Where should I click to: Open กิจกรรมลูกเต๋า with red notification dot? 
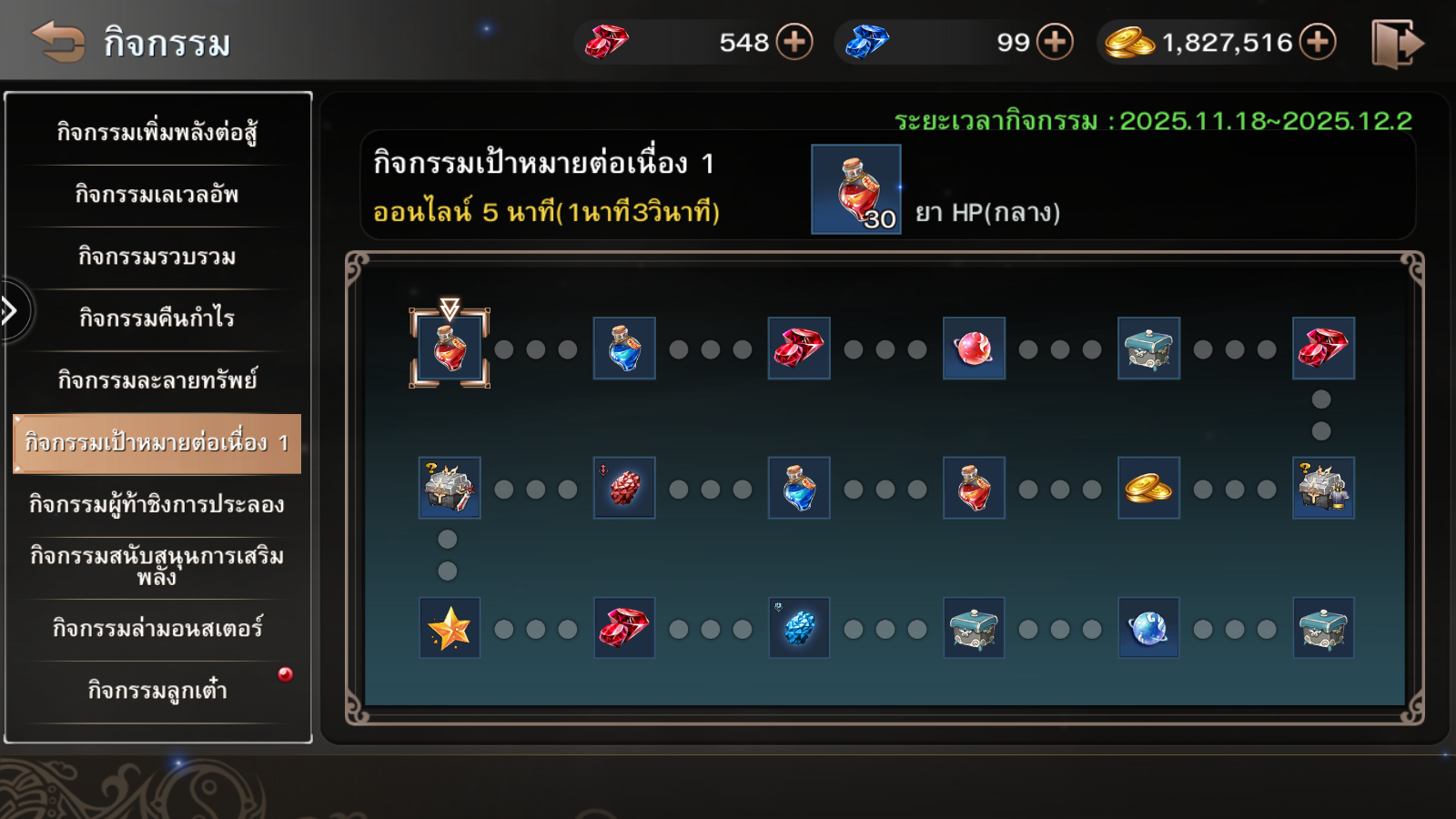157,691
